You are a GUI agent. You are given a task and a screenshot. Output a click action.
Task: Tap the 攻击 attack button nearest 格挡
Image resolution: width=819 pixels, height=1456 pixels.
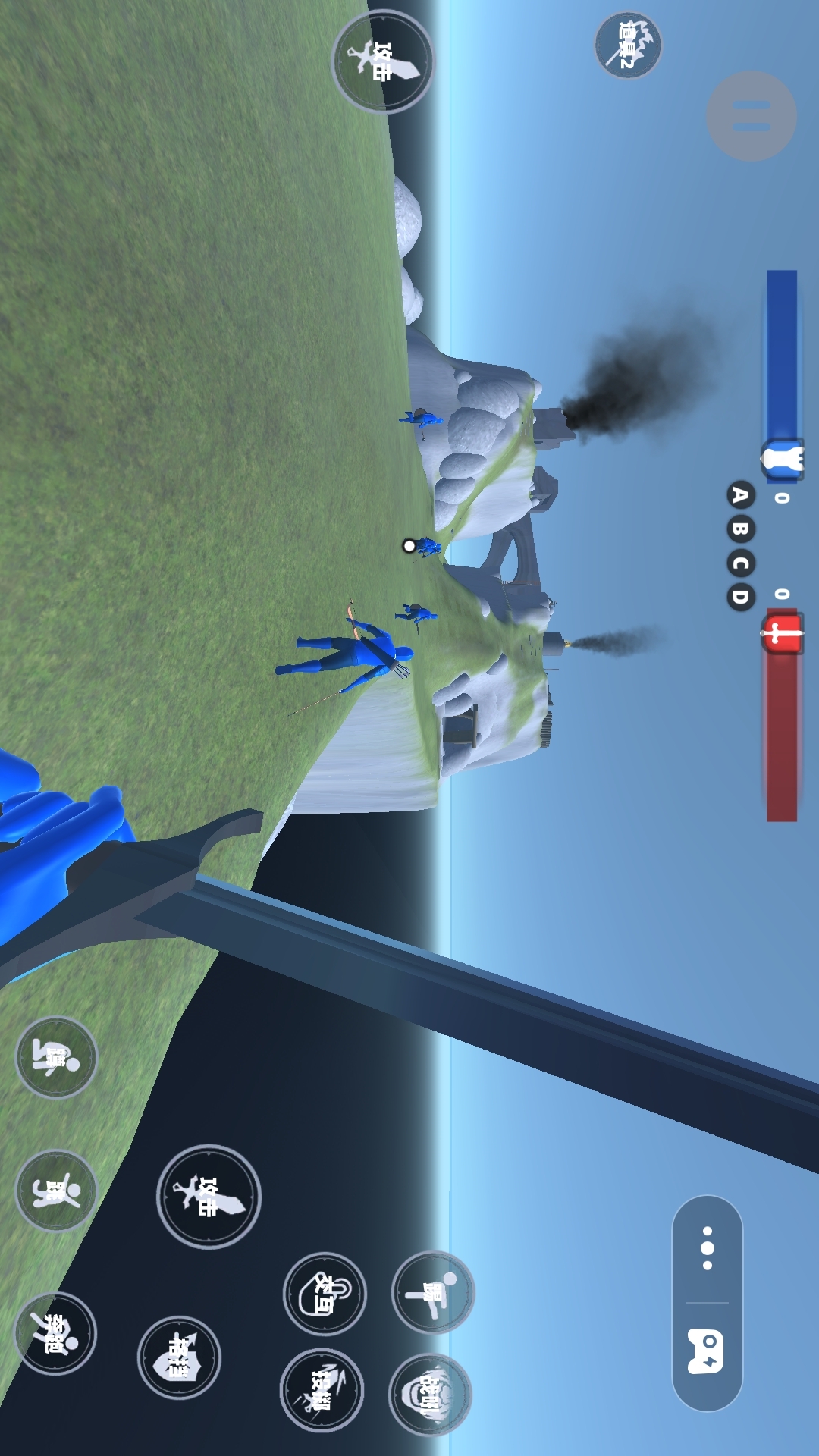pyautogui.click(x=209, y=1197)
